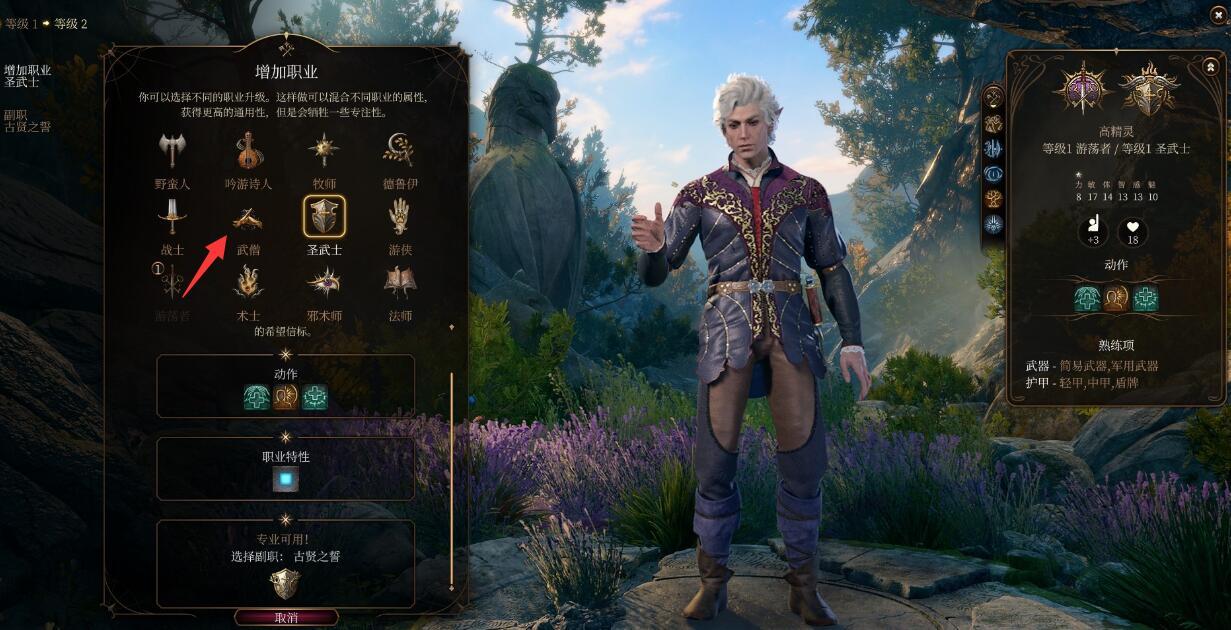Click the 取消 (Cancel) button
1231x630 pixels.
286,618
